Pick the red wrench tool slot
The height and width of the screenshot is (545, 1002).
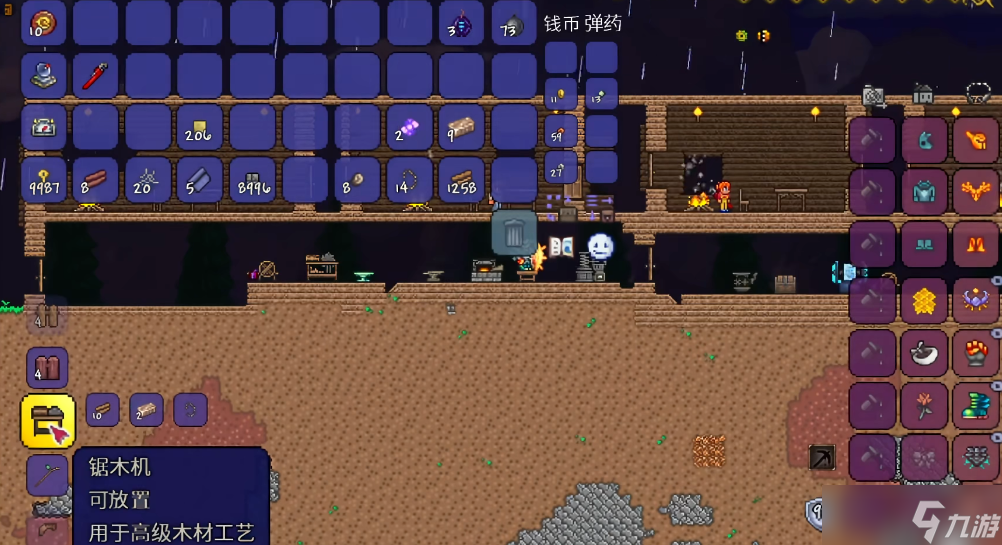pyautogui.click(x=96, y=75)
